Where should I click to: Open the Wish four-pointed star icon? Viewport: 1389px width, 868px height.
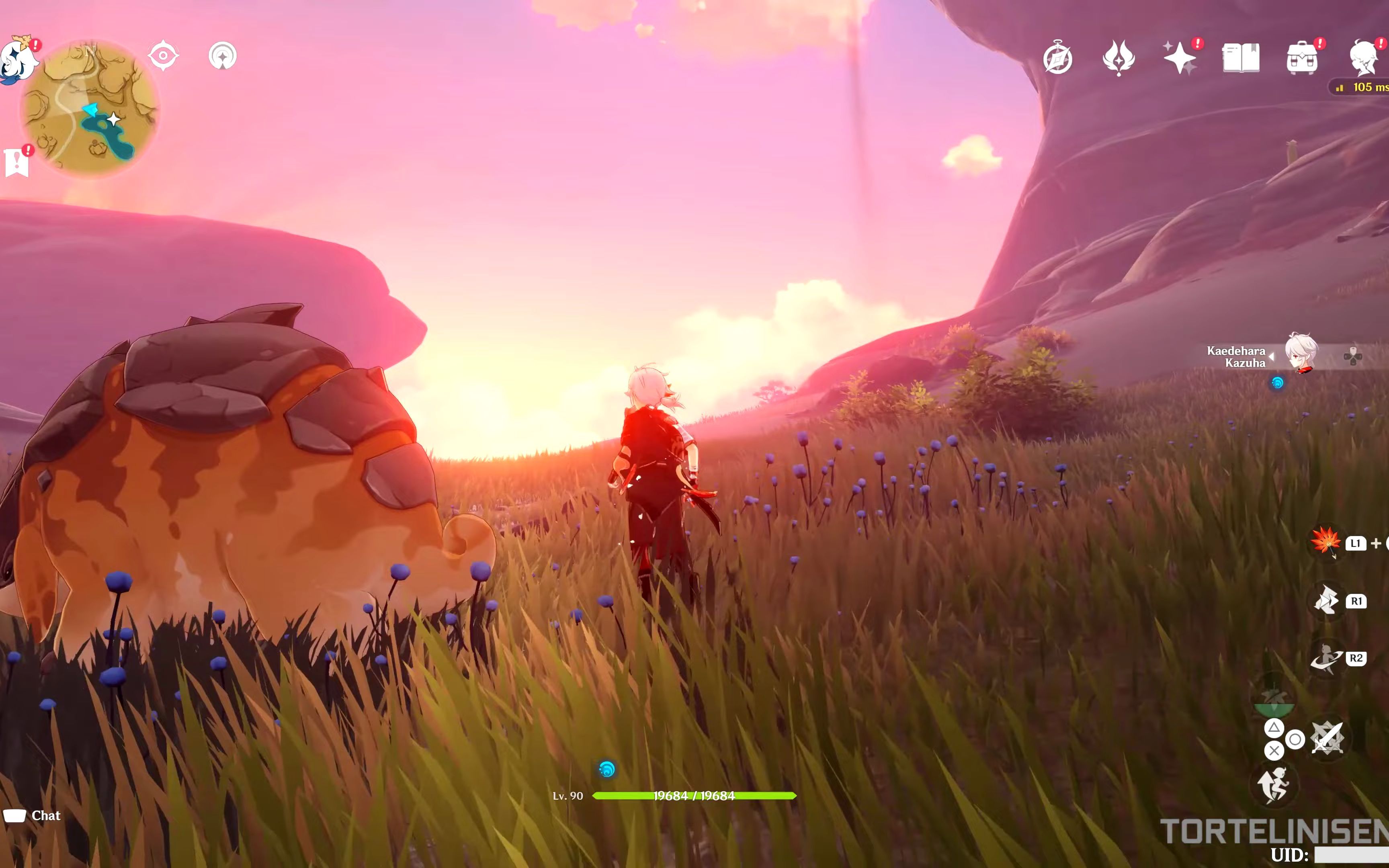(1179, 58)
